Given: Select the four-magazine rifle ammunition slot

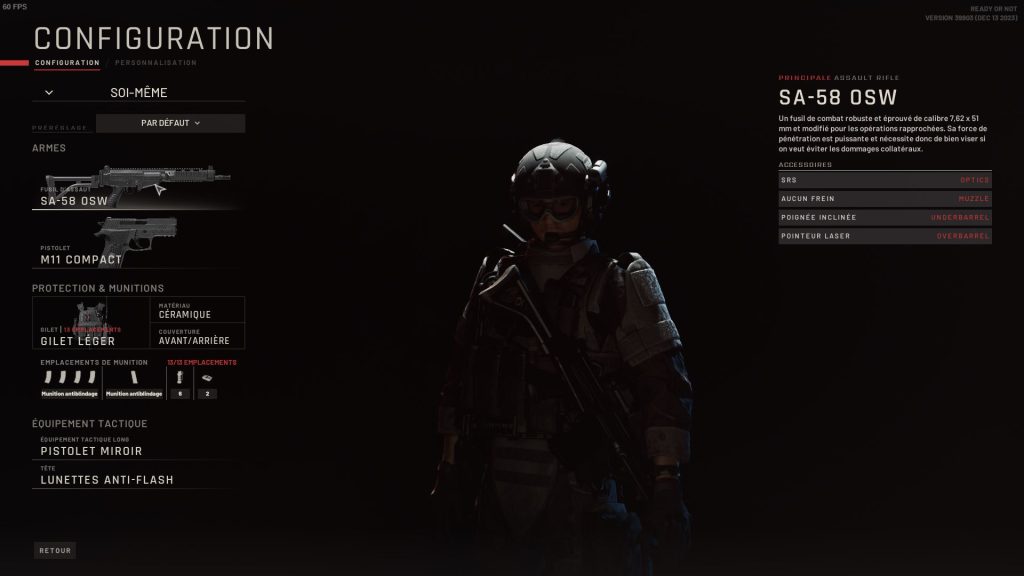Looking at the screenshot, I should (x=69, y=381).
